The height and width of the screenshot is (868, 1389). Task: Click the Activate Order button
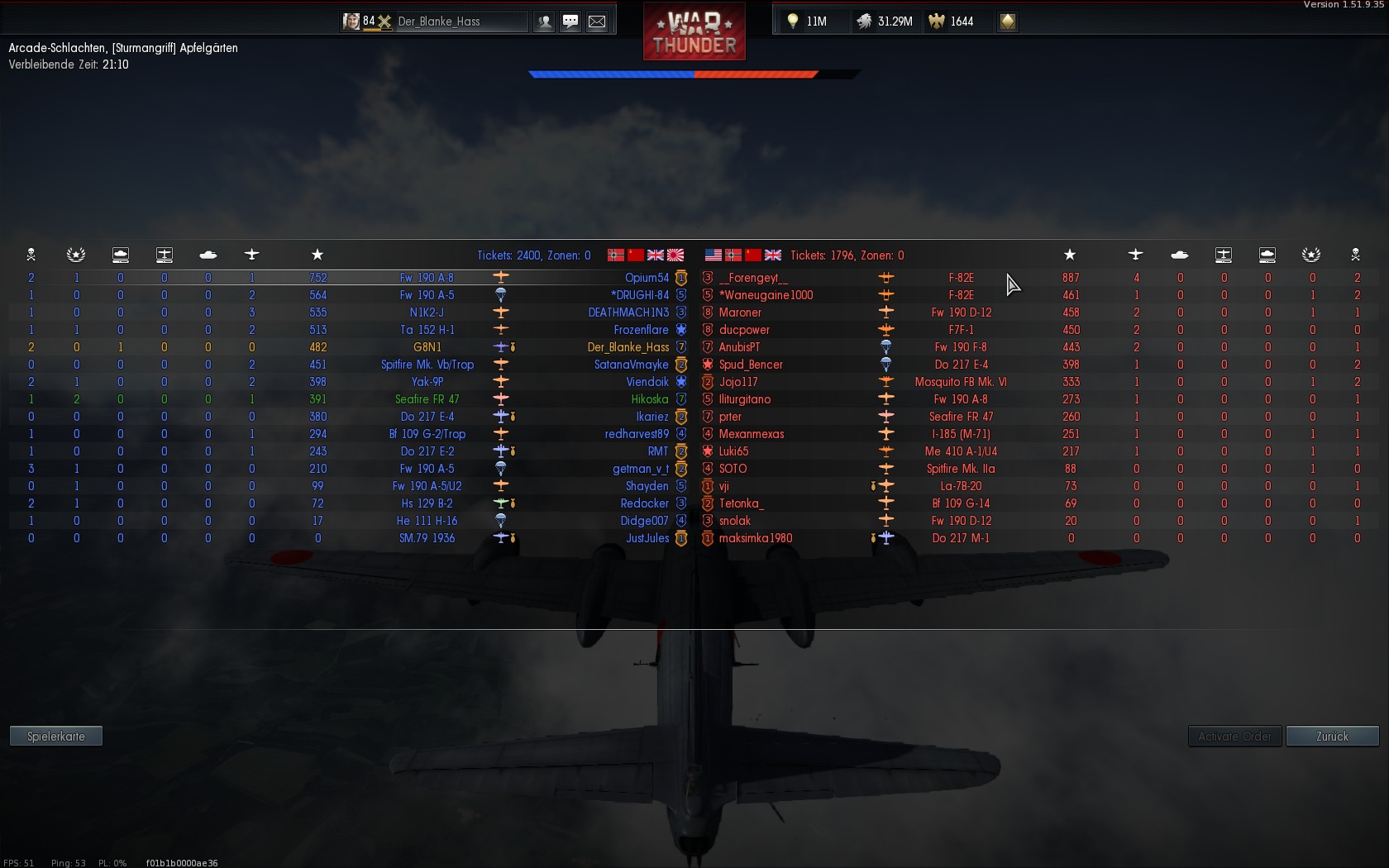point(1234,737)
